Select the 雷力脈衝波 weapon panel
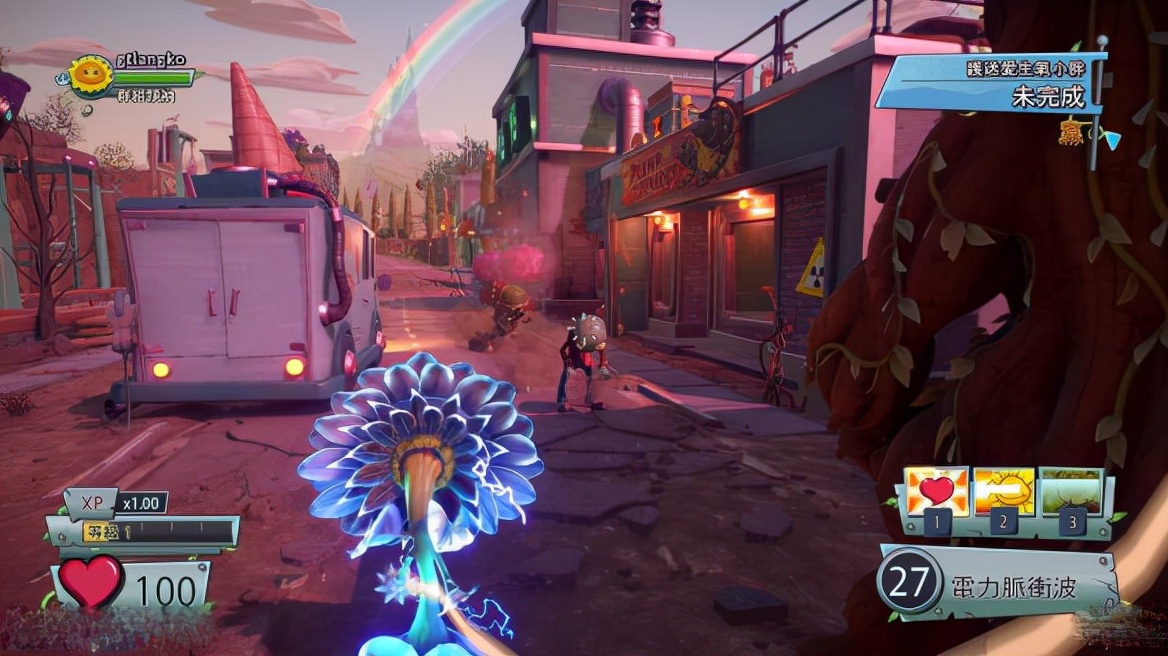 coord(996,584)
